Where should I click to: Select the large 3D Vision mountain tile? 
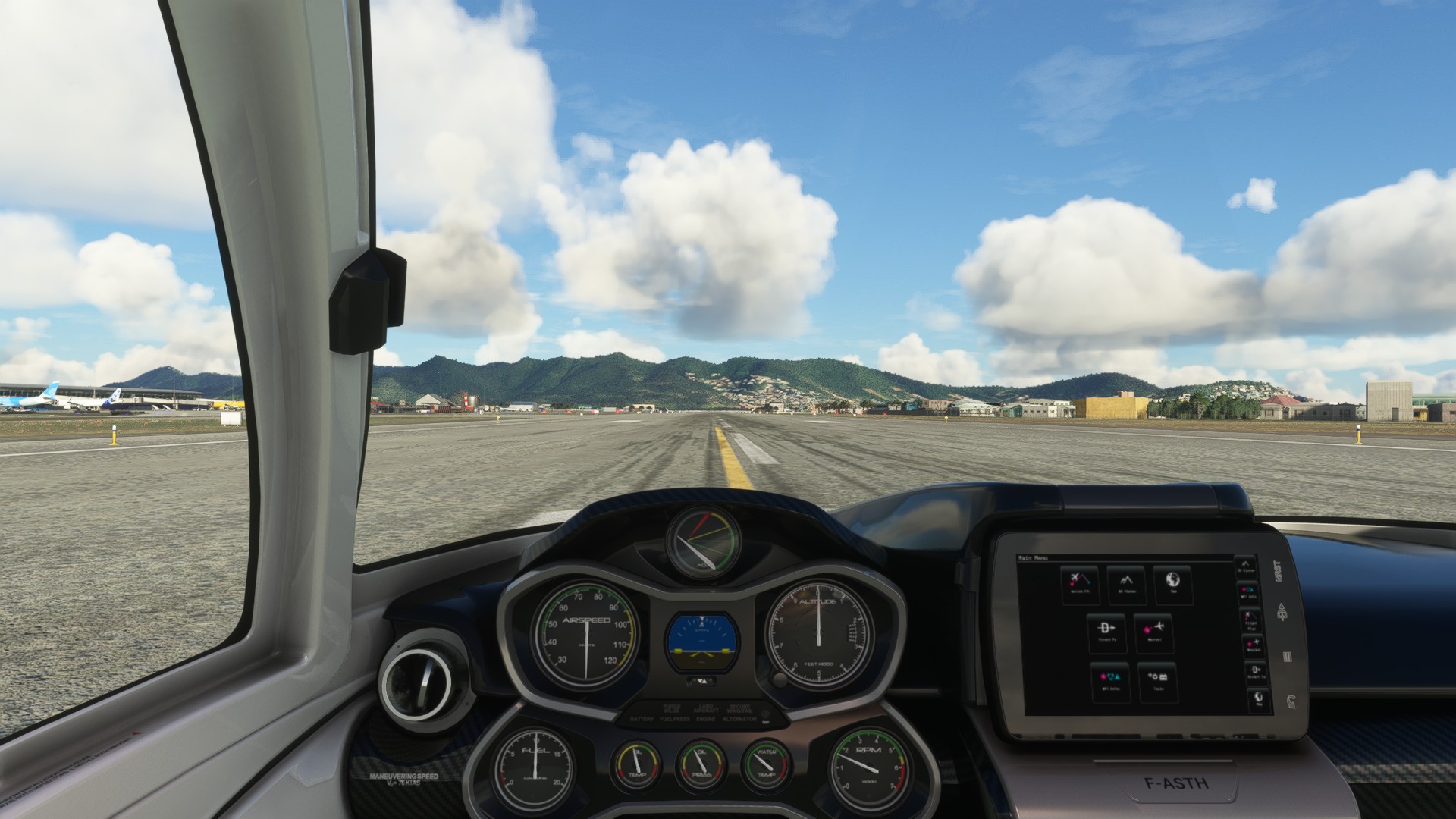click(x=1126, y=584)
